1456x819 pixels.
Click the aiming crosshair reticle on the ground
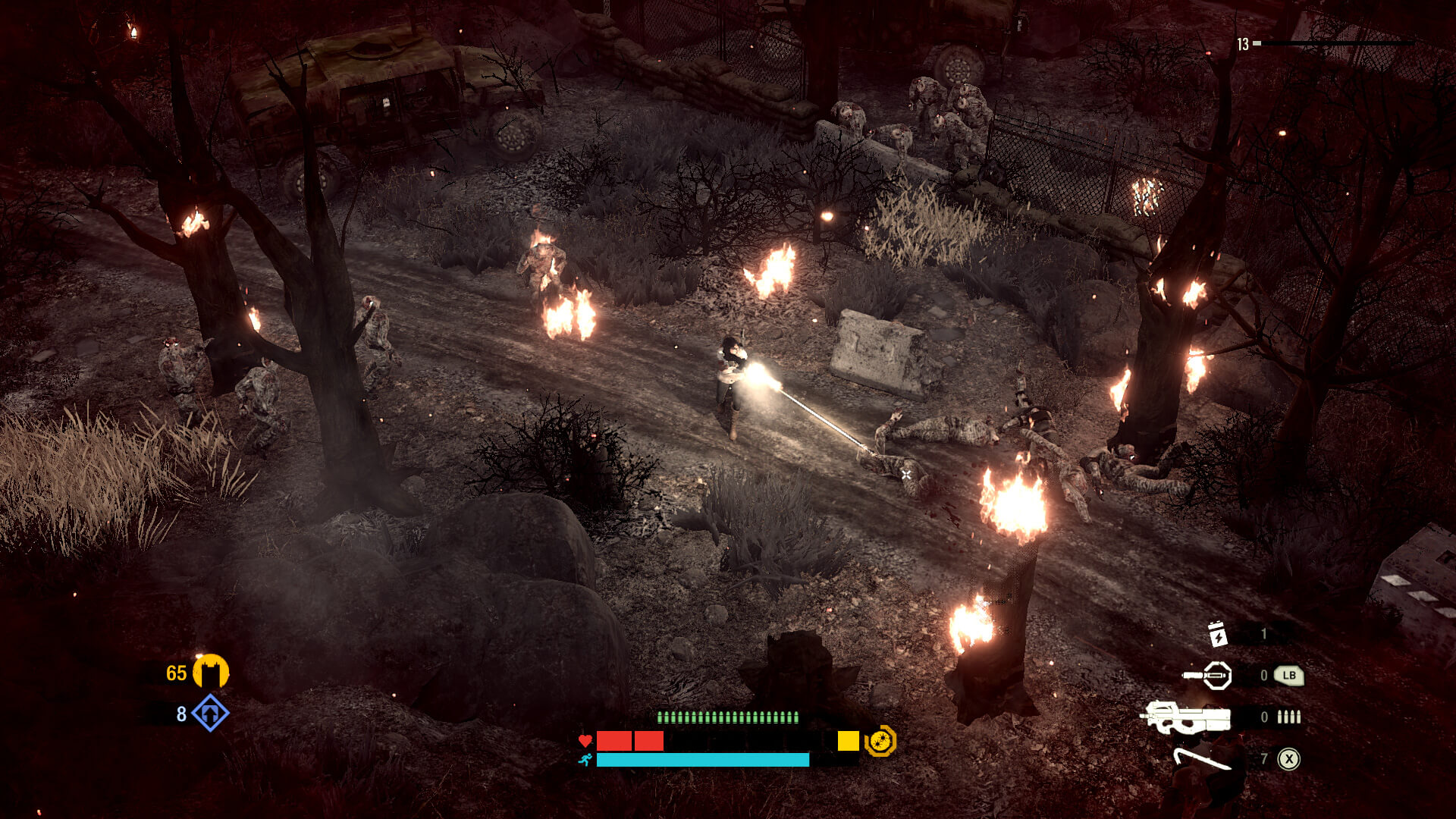point(905,474)
